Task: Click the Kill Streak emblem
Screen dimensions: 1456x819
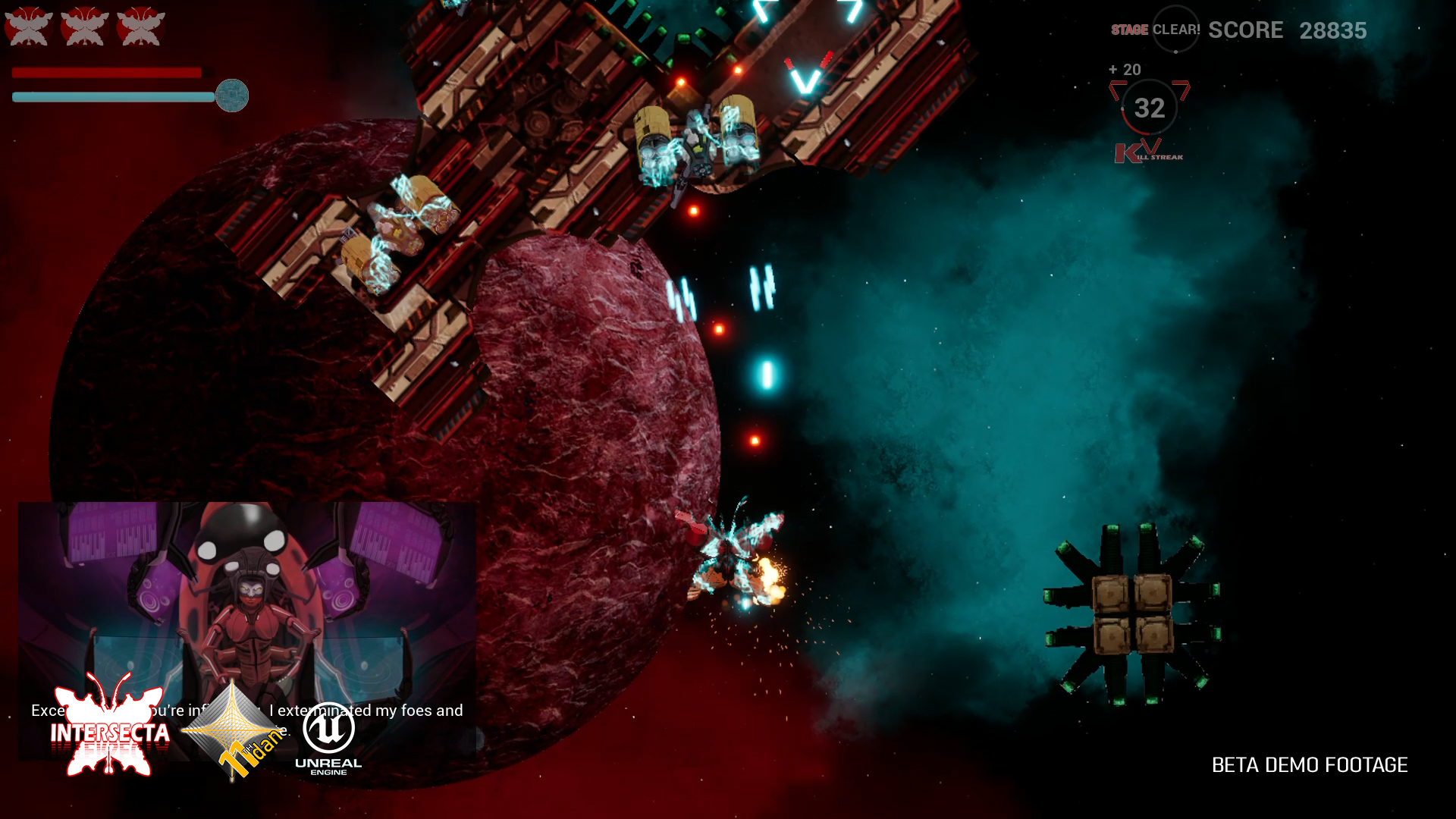Action: [x=1148, y=152]
